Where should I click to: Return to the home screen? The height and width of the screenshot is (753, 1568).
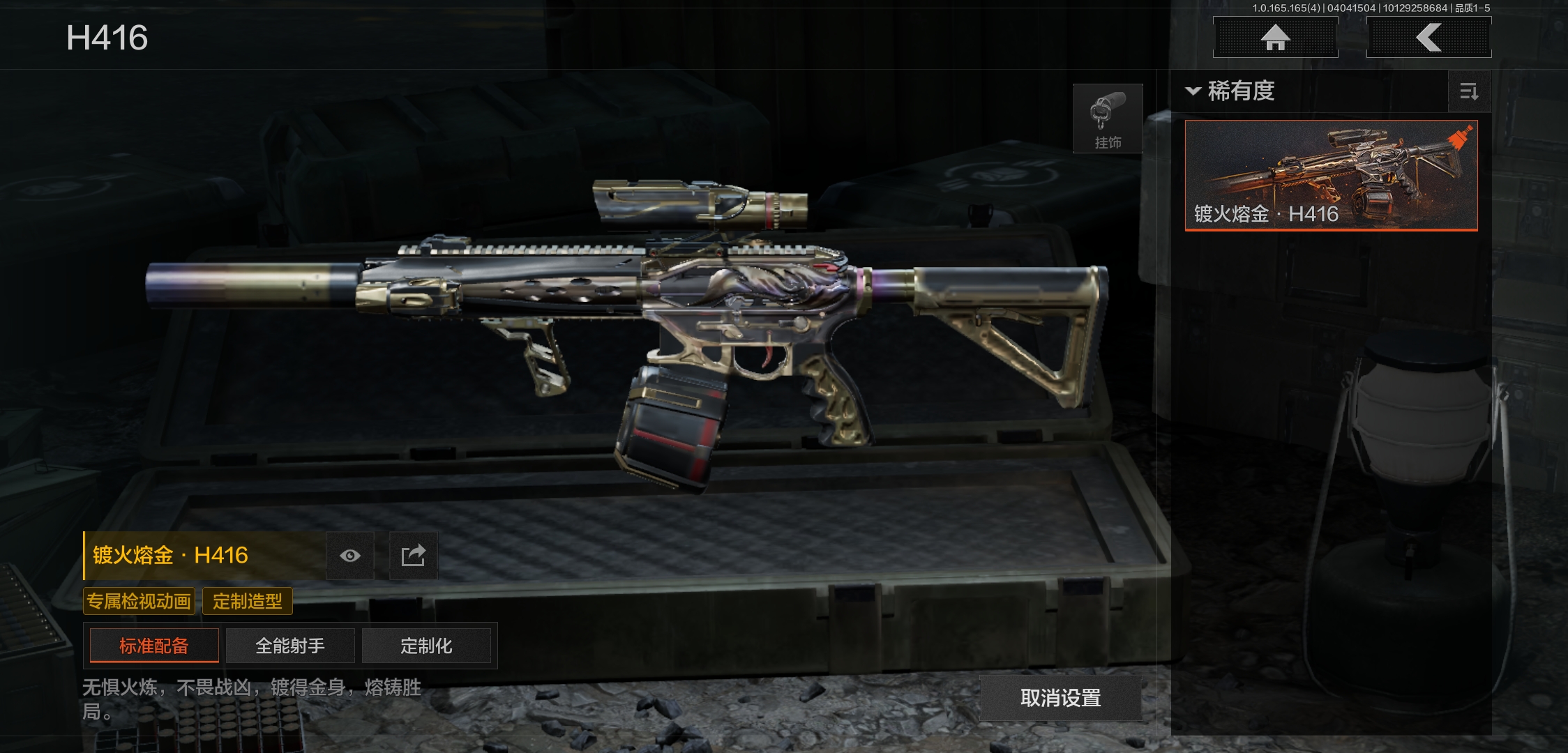pyautogui.click(x=1275, y=38)
